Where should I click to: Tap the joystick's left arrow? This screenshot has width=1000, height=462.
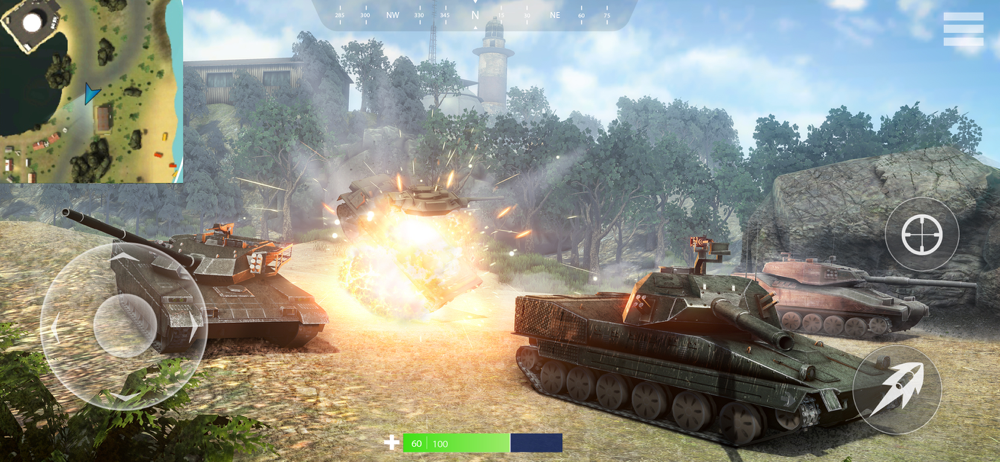(x=56, y=327)
